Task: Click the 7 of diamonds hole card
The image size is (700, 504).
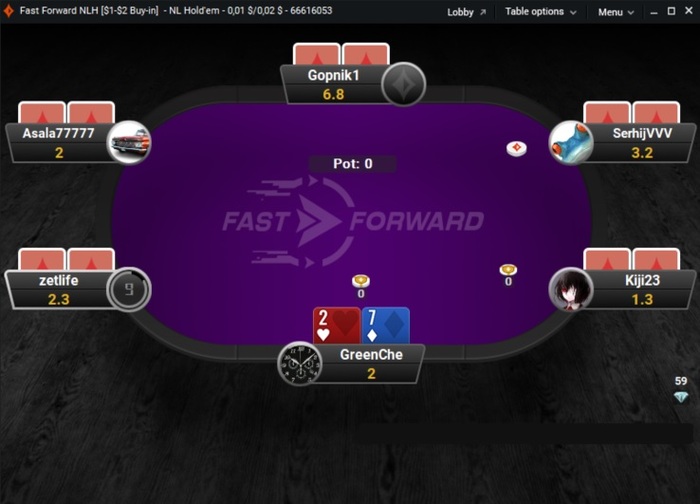Action: click(385, 326)
